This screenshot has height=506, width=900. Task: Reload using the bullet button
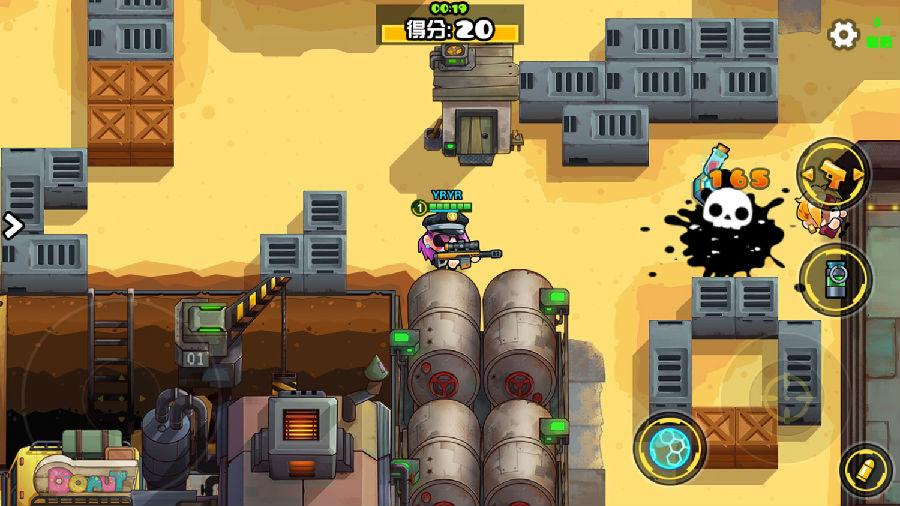[865, 469]
